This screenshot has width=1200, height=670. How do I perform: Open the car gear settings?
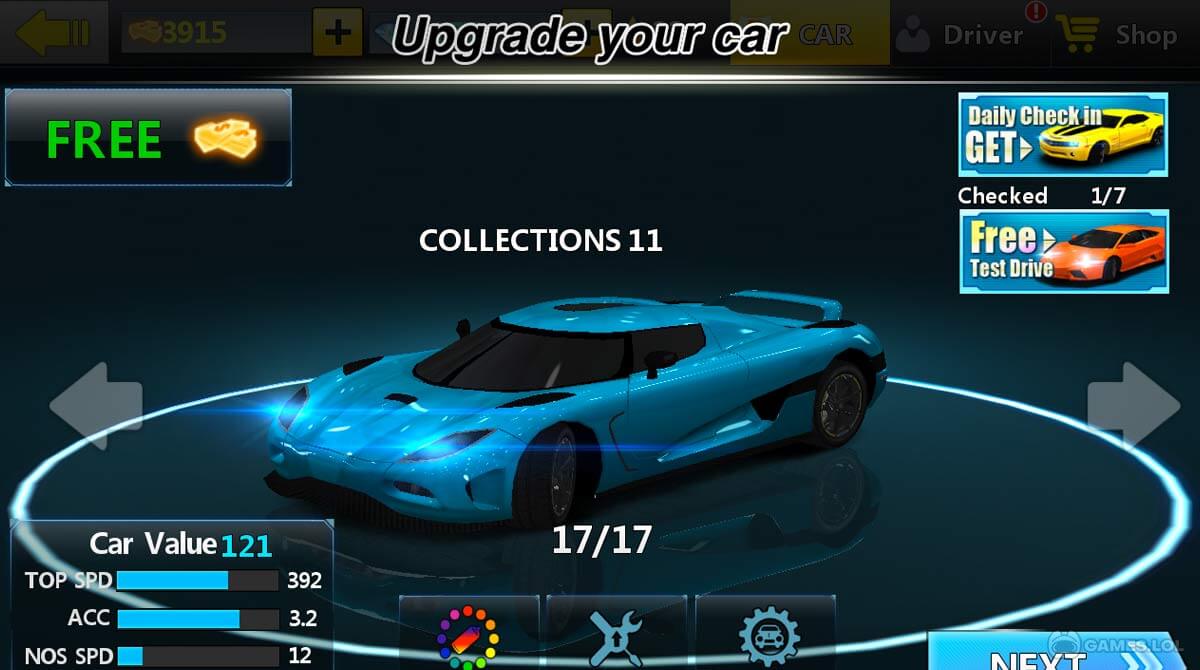767,636
